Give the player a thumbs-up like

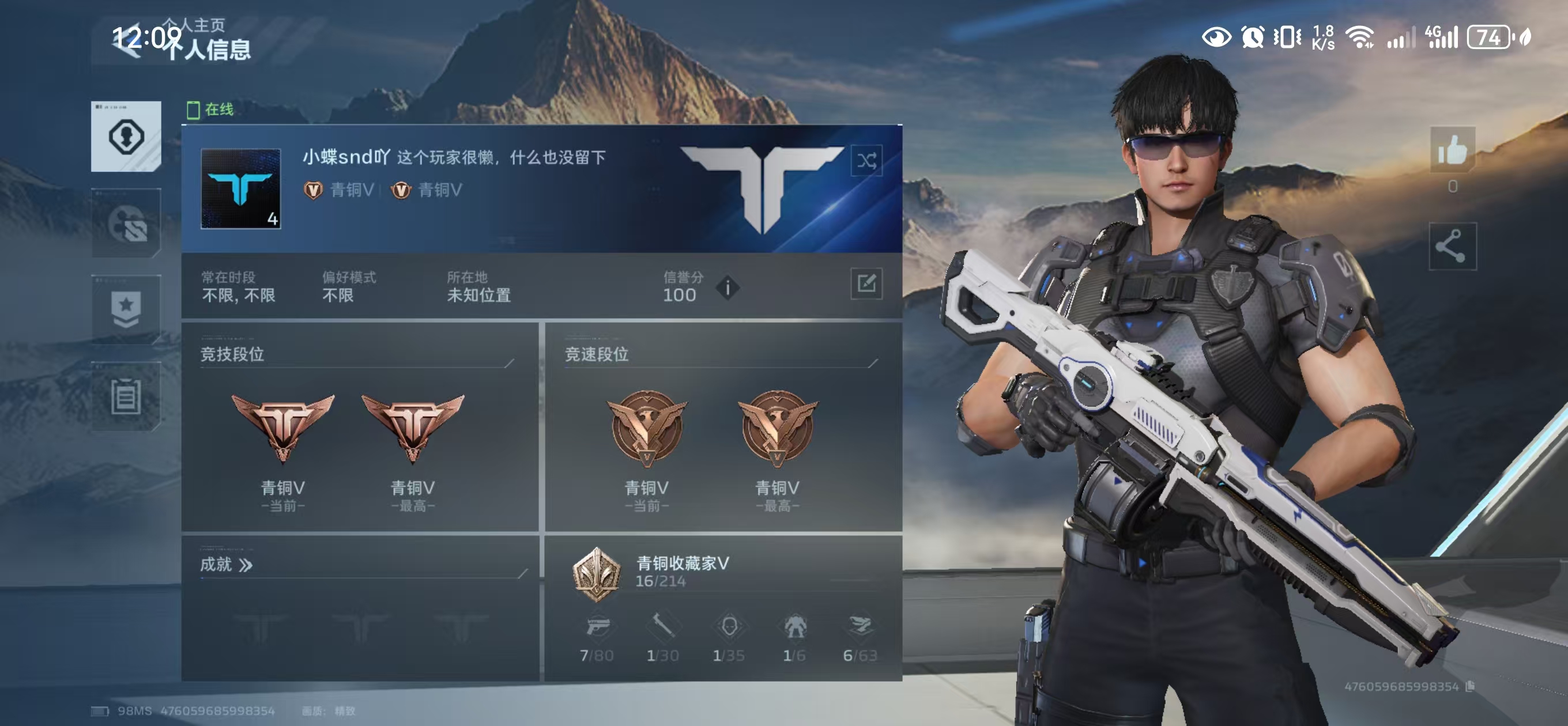pos(1452,150)
